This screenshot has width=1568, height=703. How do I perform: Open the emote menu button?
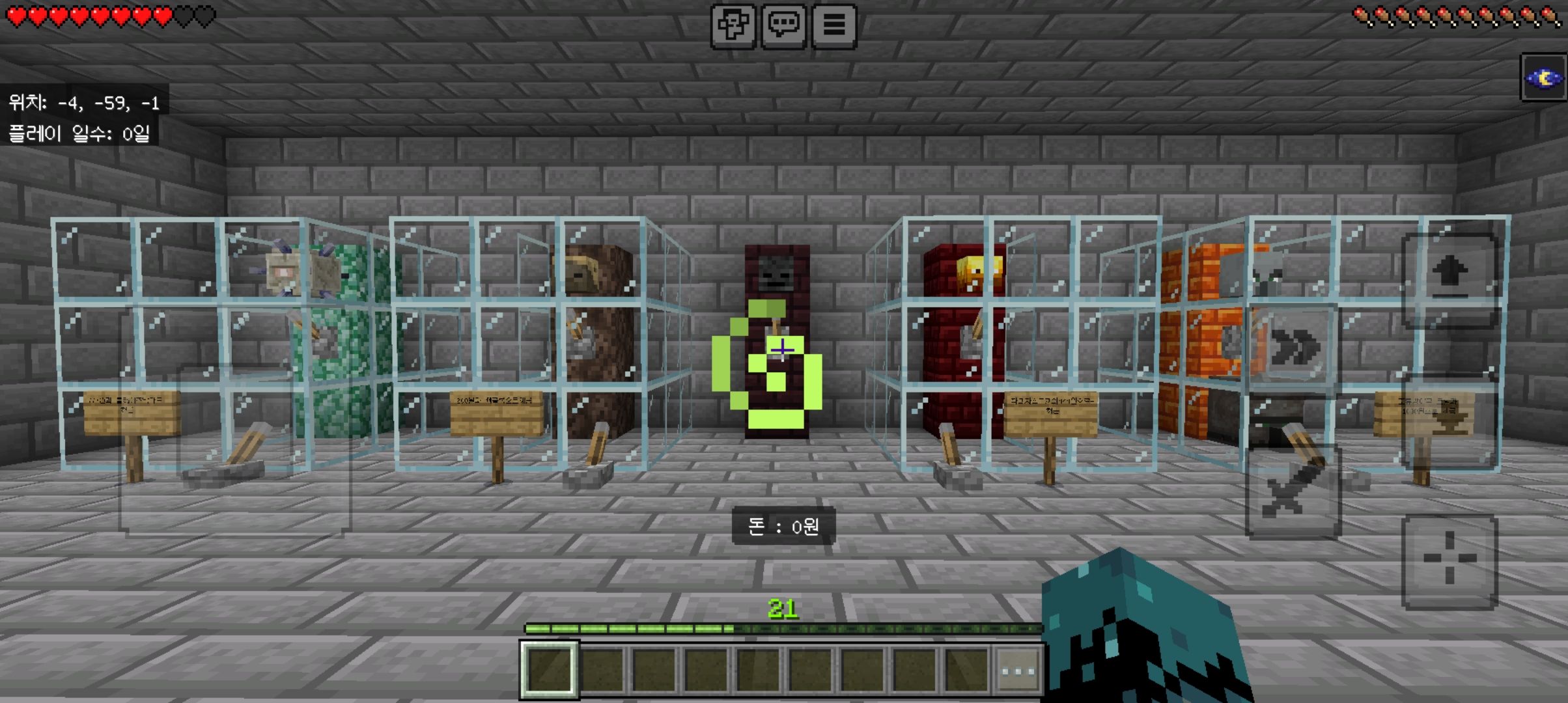(733, 26)
